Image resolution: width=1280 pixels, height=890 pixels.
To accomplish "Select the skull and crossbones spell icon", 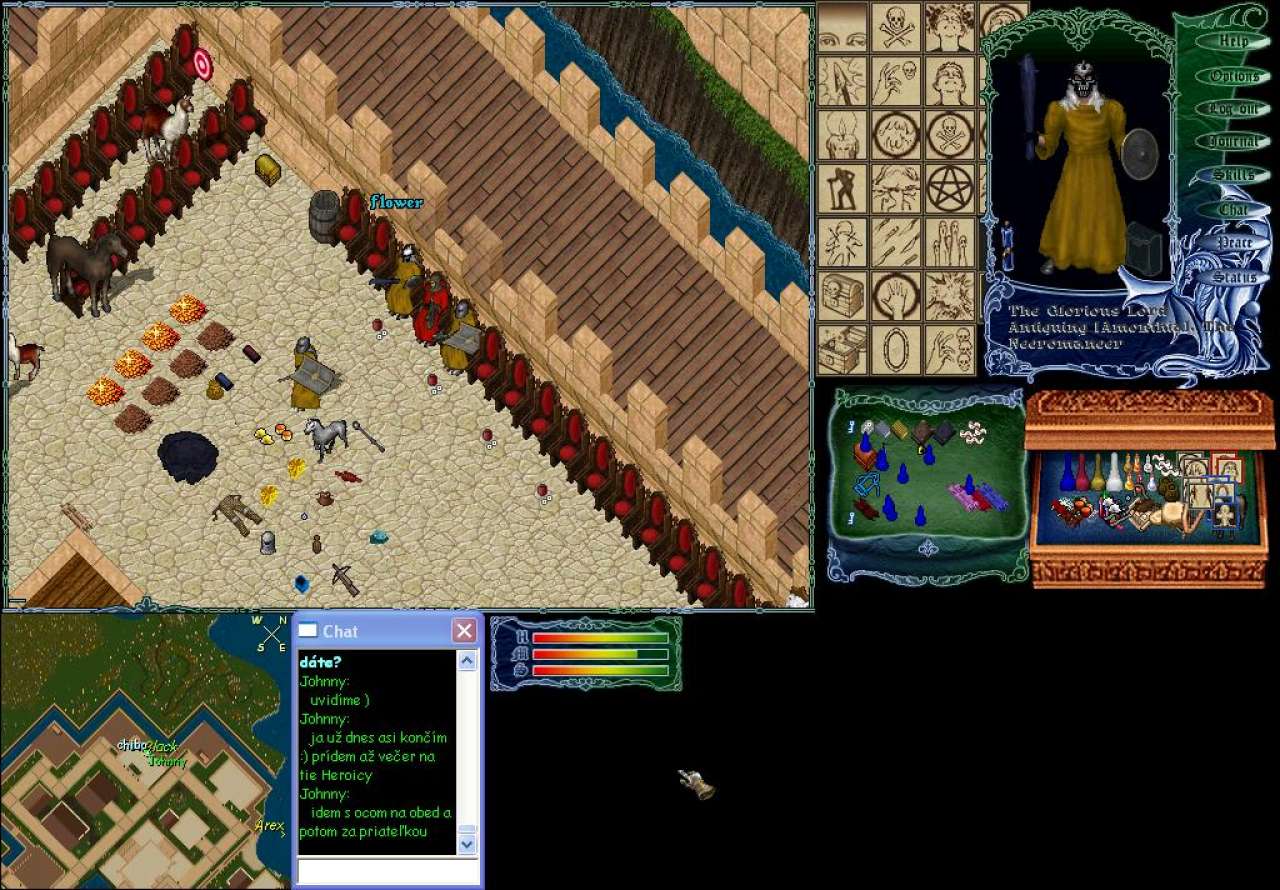I will 895,27.
